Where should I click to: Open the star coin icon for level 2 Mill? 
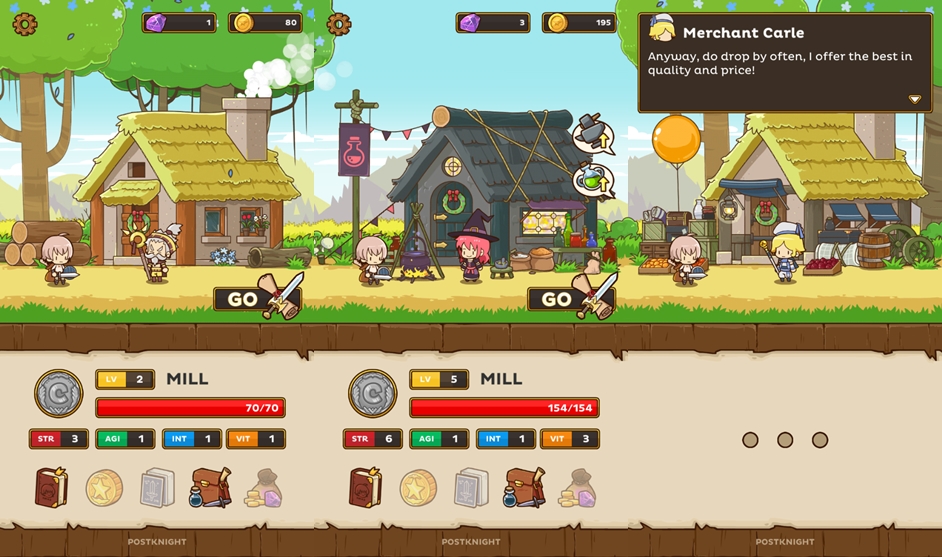tap(104, 488)
